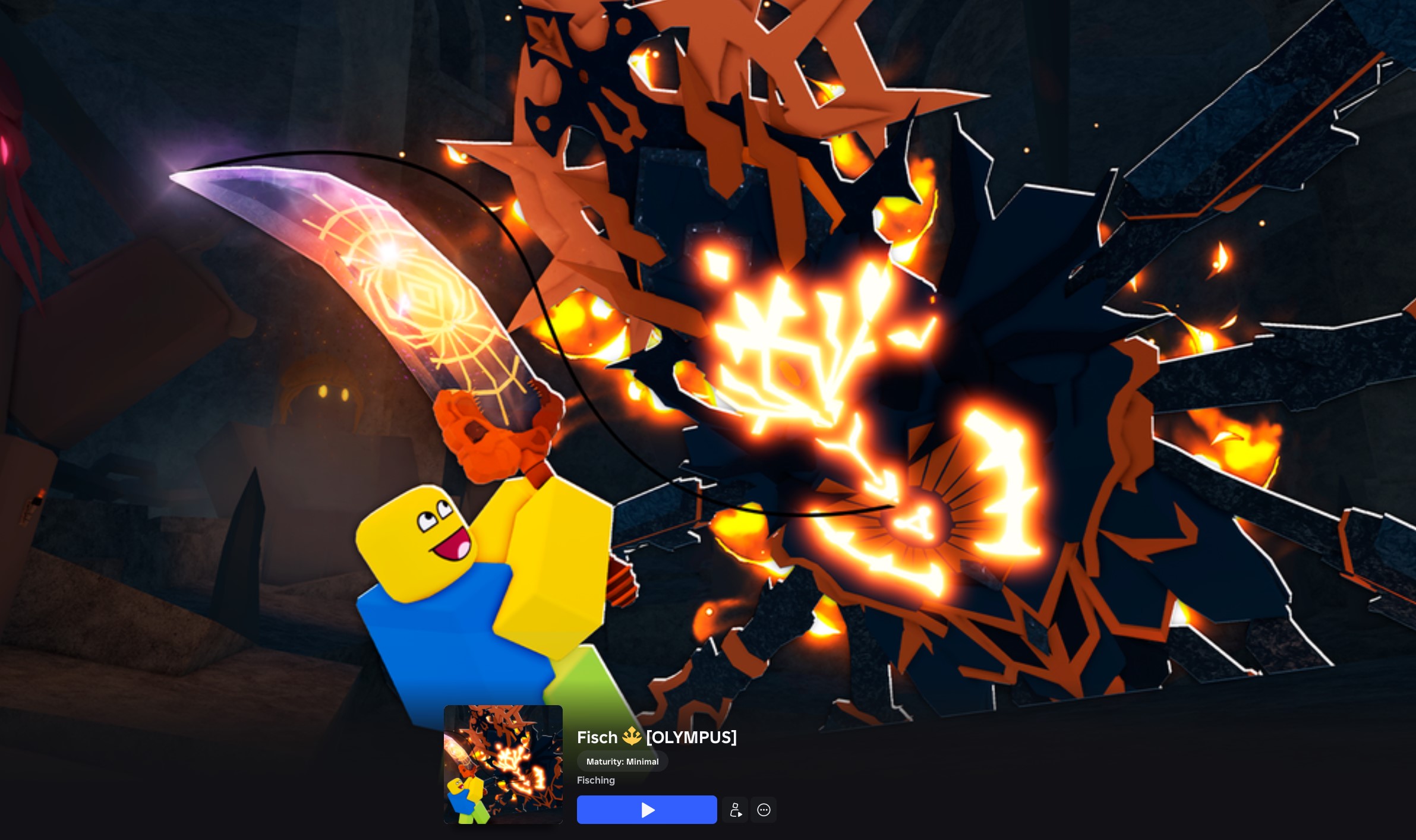Viewport: 1416px width, 840px height.
Task: Click the Fisching creator link
Action: pos(595,780)
